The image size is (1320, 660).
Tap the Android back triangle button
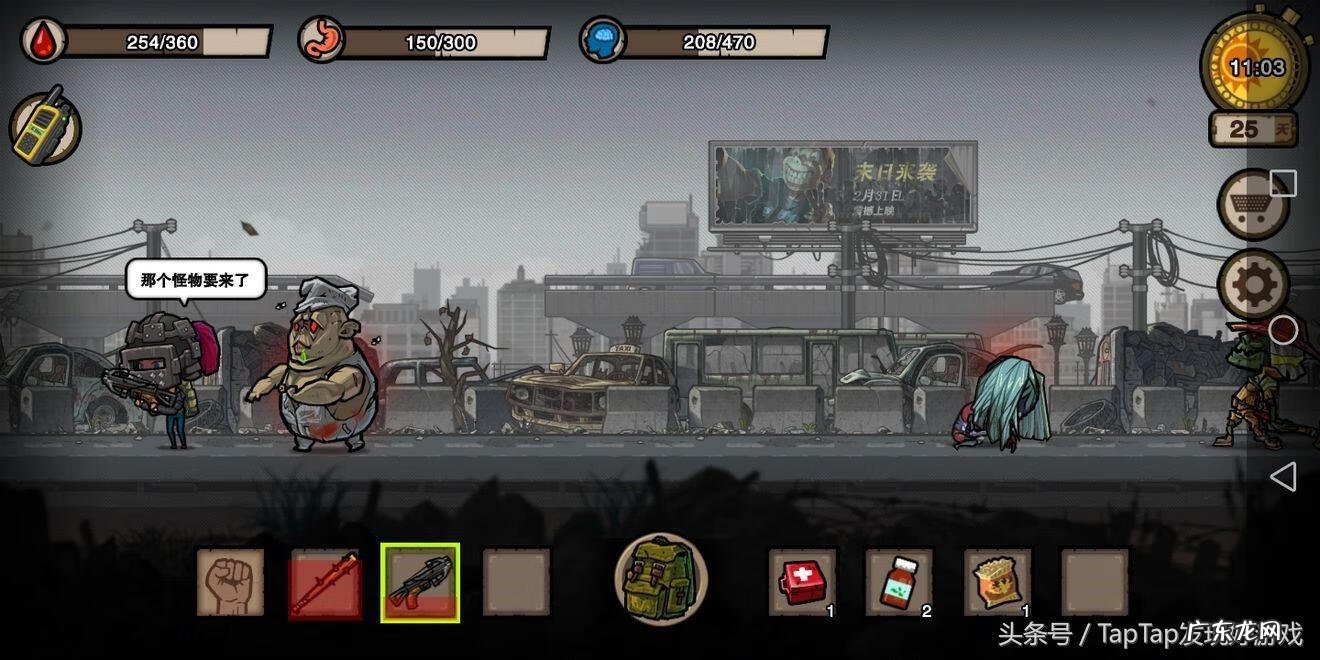coord(1283,477)
